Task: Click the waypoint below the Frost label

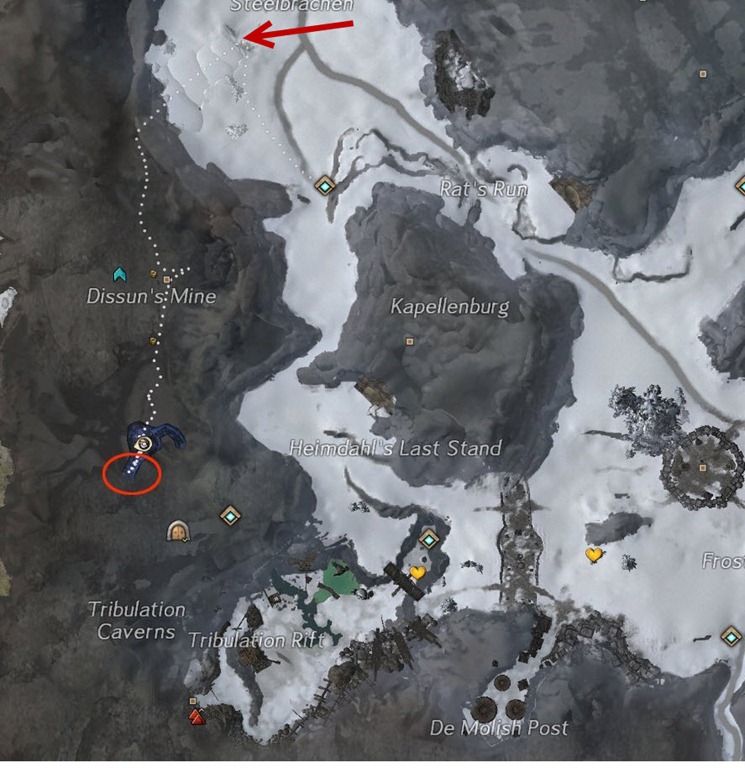Action: (x=732, y=636)
